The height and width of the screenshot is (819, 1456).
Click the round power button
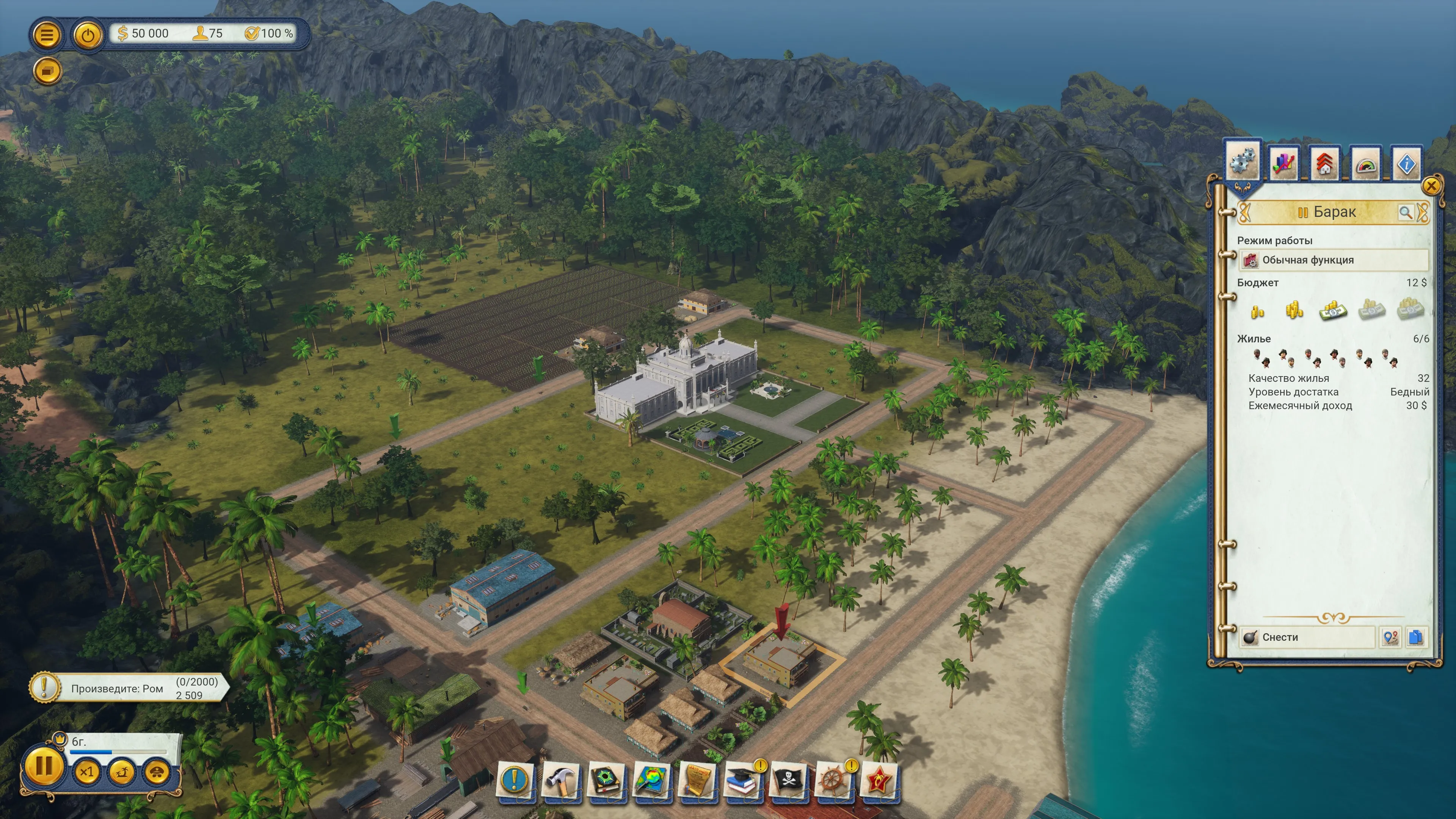click(x=88, y=35)
